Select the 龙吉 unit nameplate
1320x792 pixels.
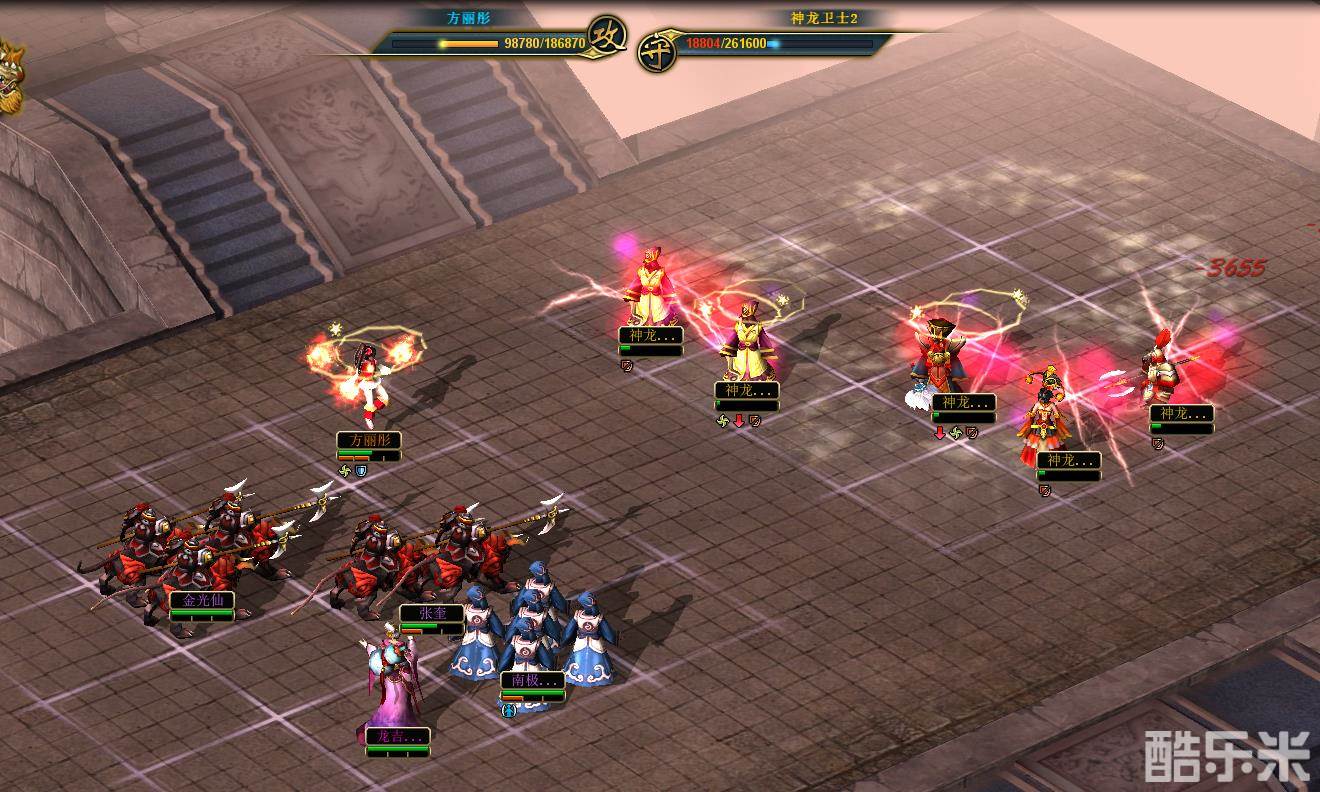click(x=397, y=736)
